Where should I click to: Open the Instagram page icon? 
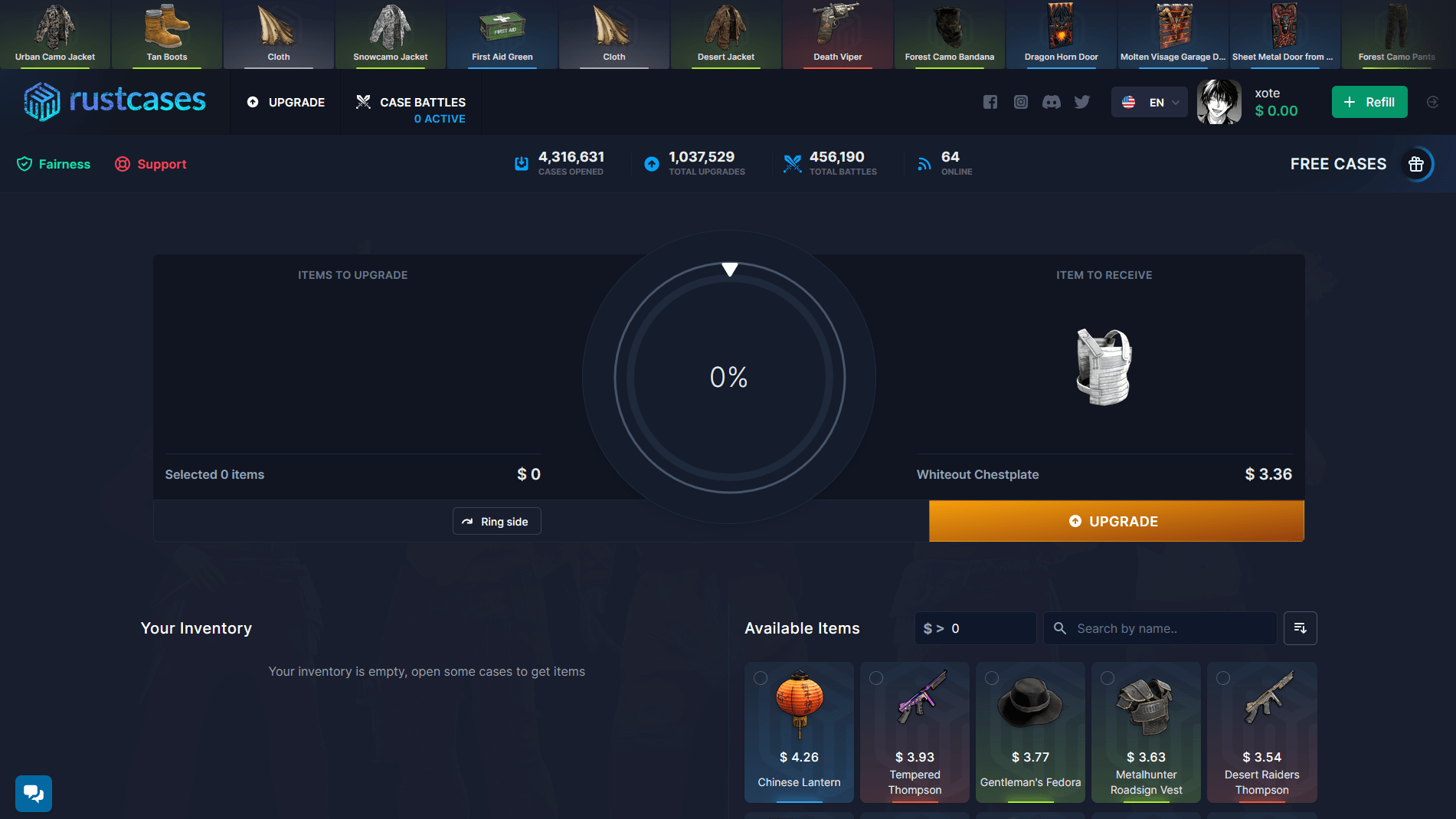1020,102
